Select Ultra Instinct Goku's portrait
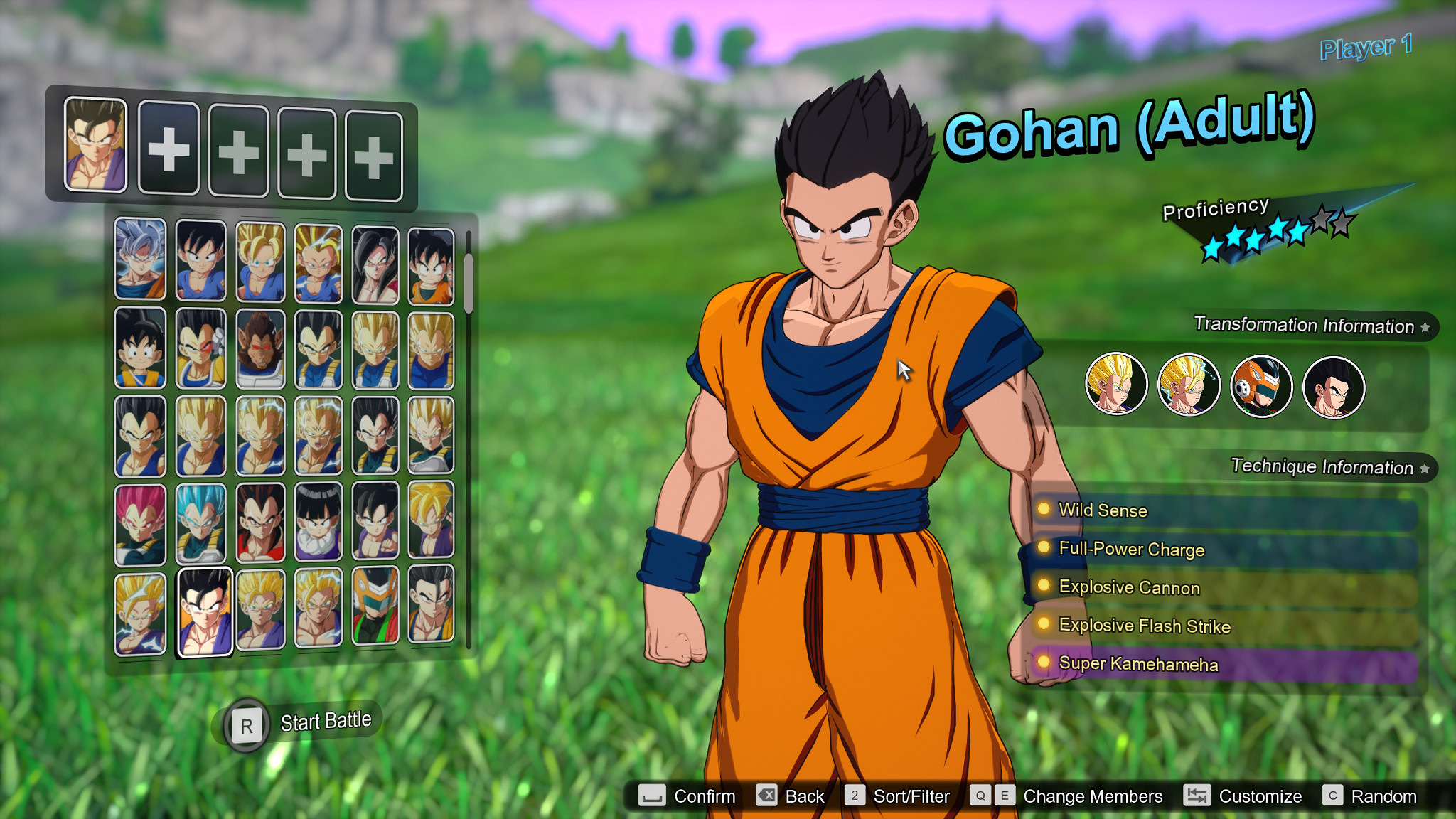 (x=140, y=256)
